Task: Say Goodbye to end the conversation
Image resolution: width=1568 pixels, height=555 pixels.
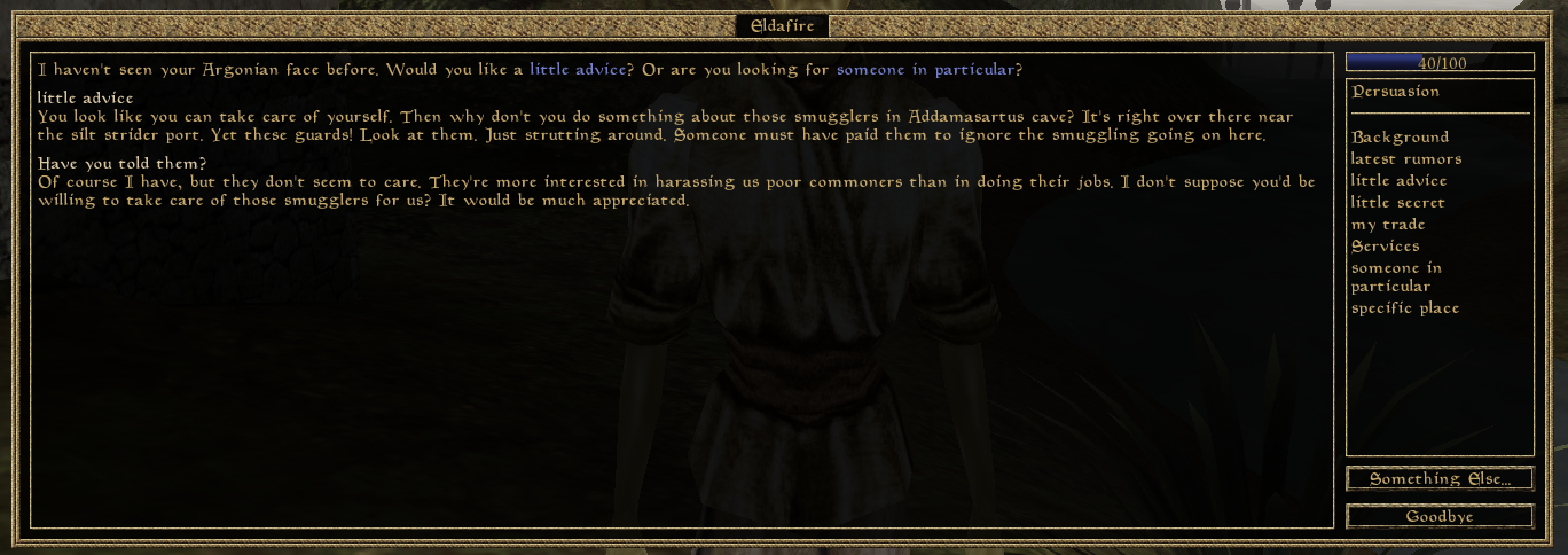Action: click(x=1439, y=517)
